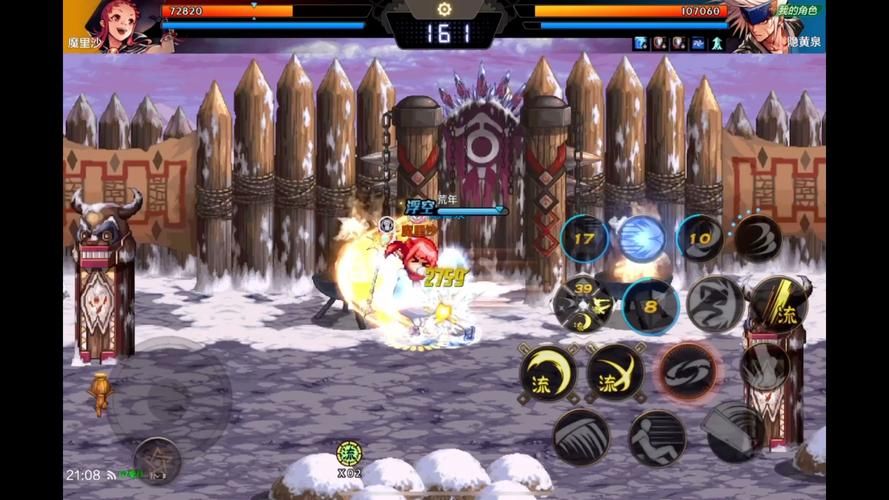889x500 pixels.
Task: Activate the yellow crescent moon 流 skill
Action: pyautogui.click(x=548, y=373)
